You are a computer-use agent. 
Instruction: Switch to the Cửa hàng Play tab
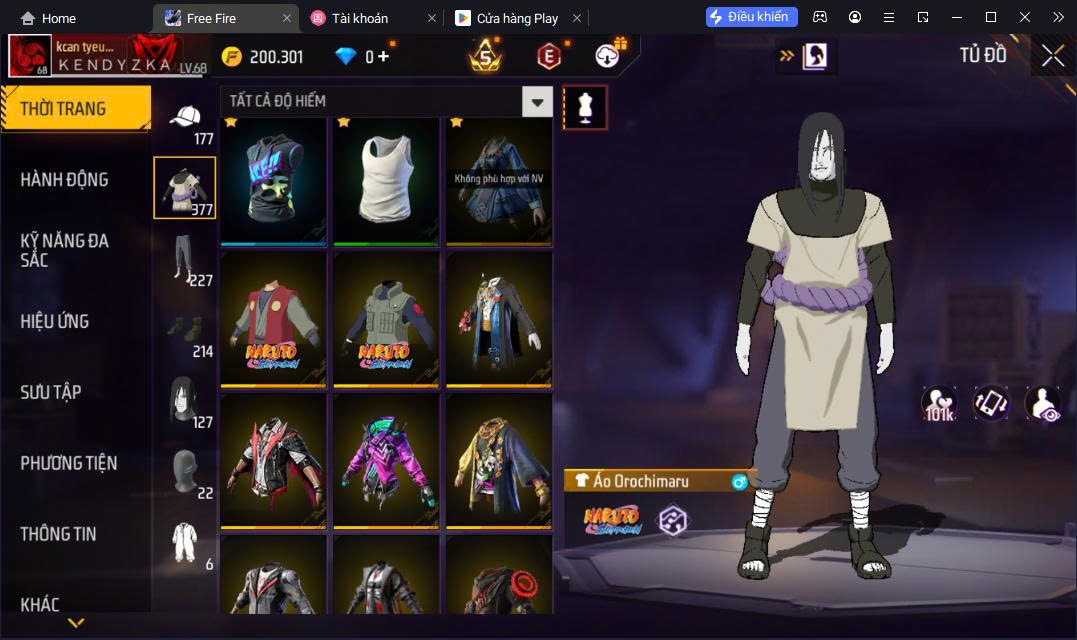pos(516,18)
